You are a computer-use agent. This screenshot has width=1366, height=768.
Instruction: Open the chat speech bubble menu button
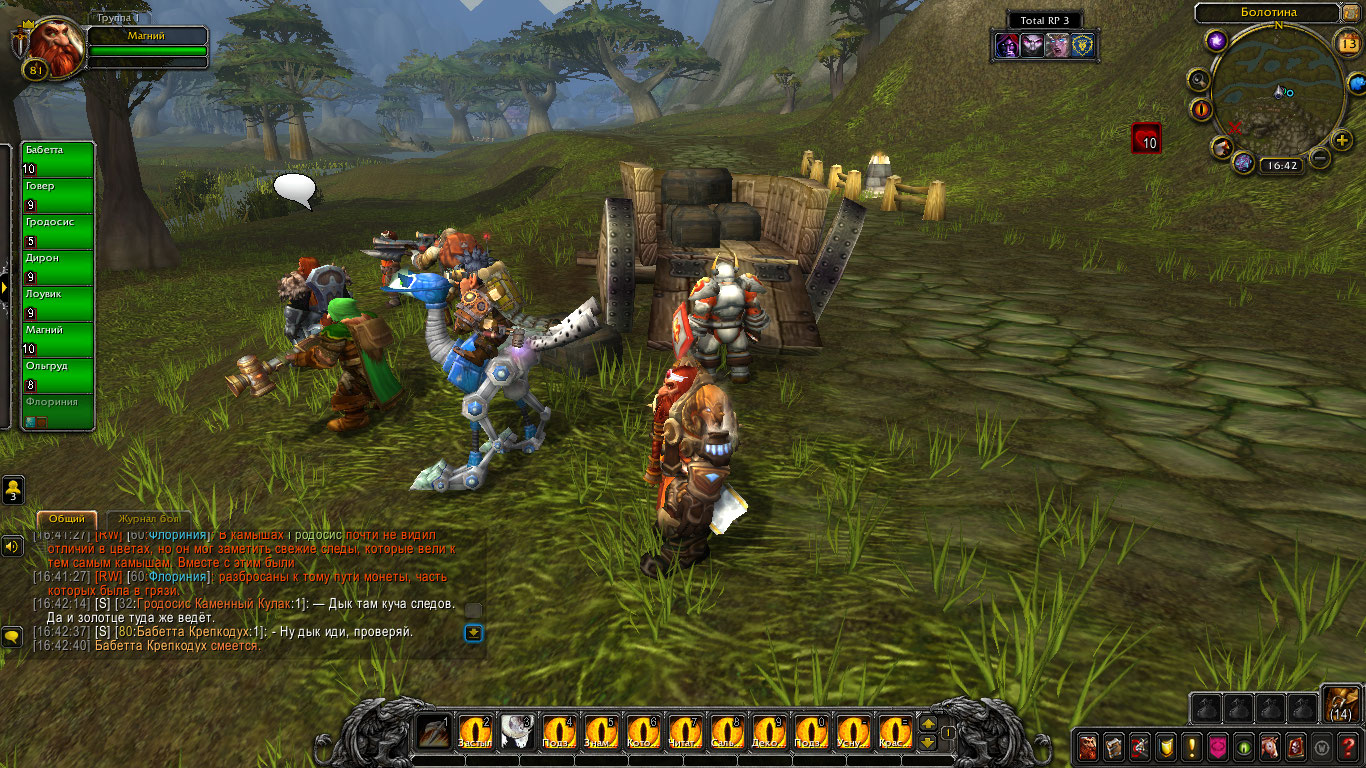point(12,636)
